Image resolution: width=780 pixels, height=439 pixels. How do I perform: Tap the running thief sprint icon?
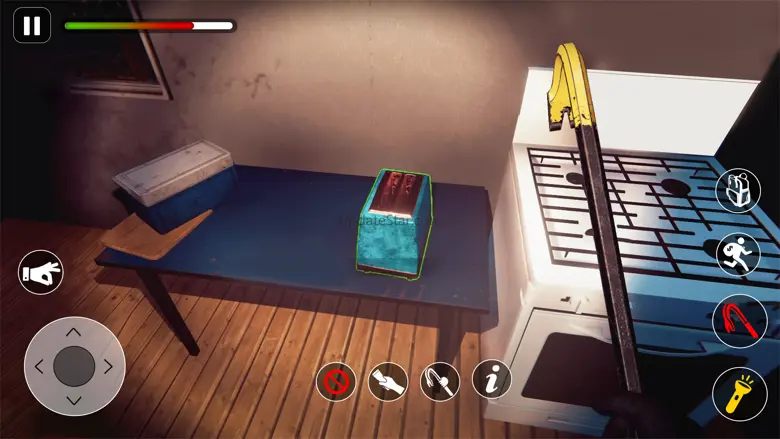click(x=738, y=255)
